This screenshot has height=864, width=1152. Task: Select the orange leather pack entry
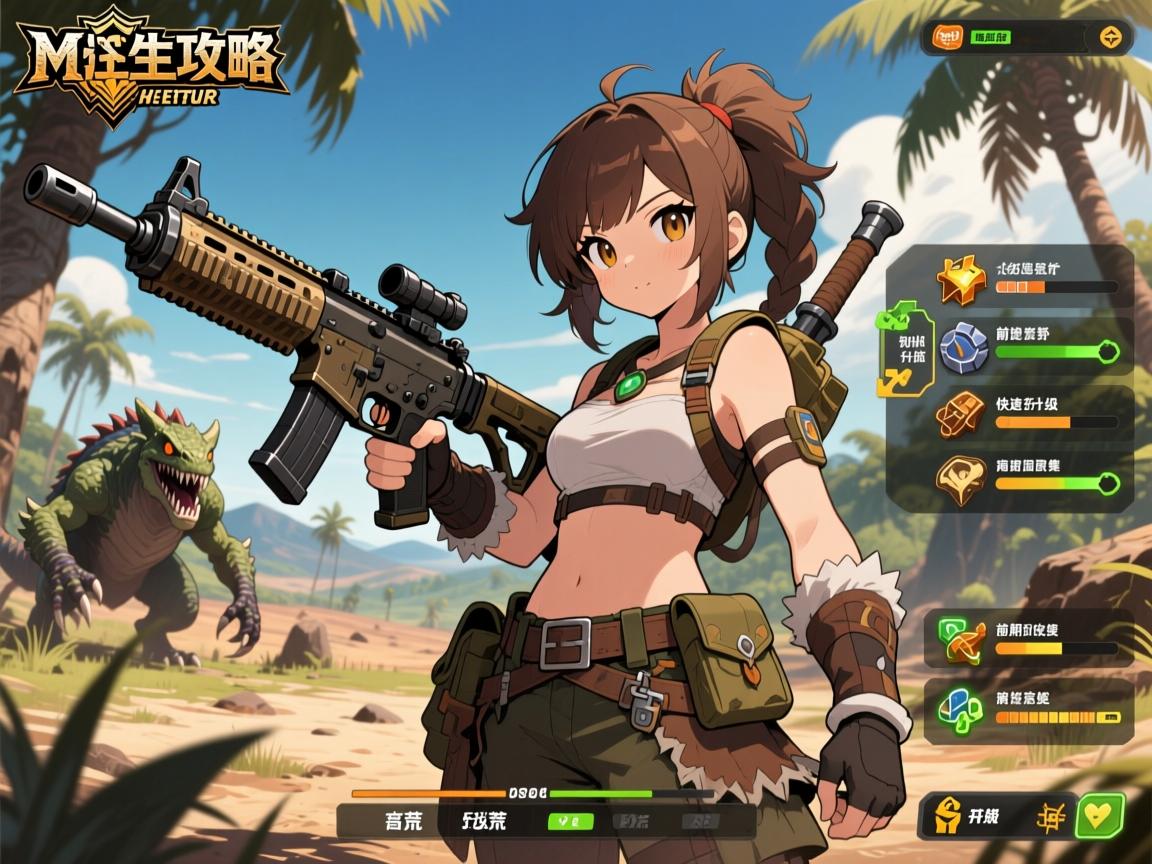coord(959,413)
